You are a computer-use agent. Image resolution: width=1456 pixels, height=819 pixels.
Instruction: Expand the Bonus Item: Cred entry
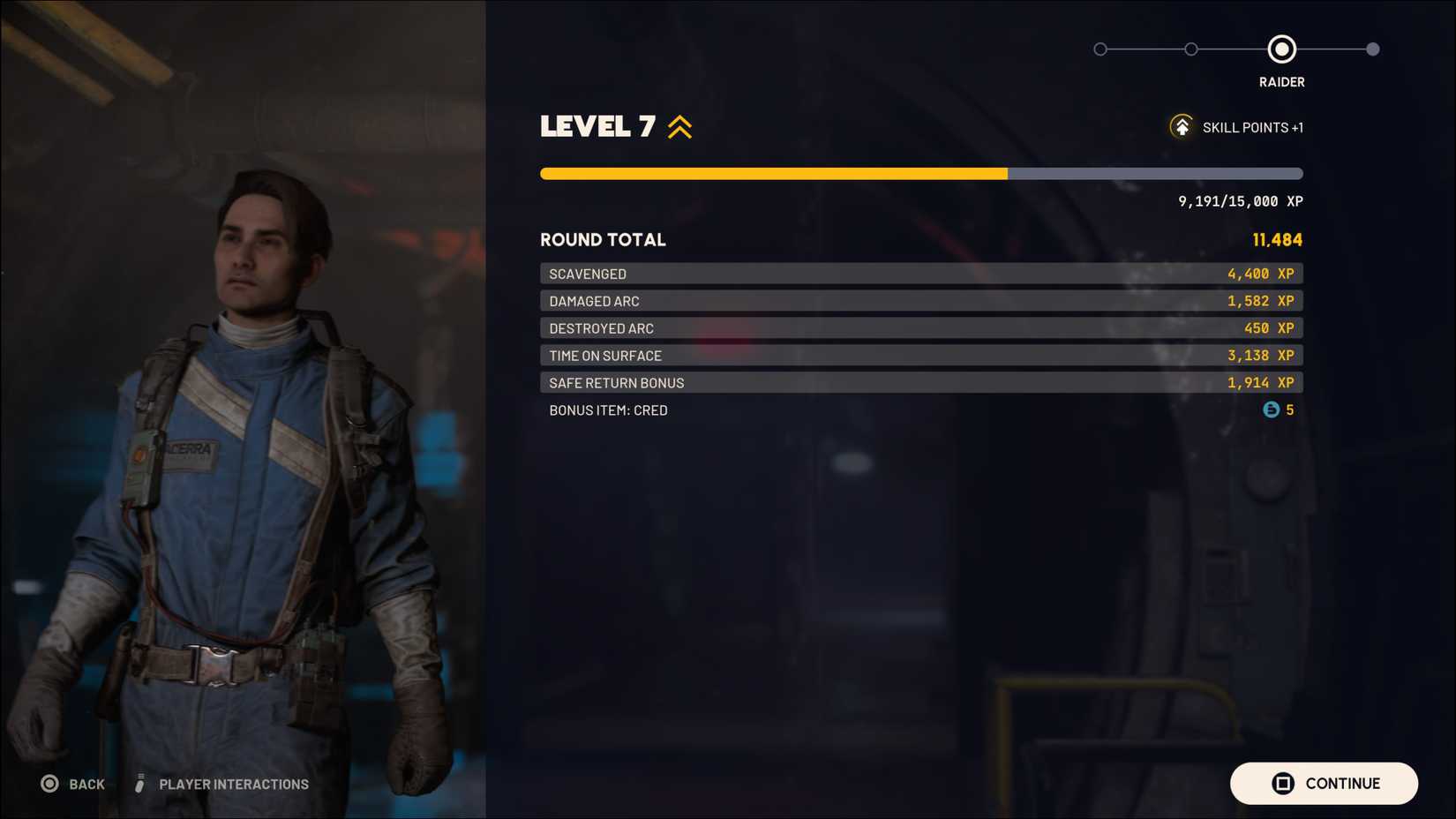point(920,409)
